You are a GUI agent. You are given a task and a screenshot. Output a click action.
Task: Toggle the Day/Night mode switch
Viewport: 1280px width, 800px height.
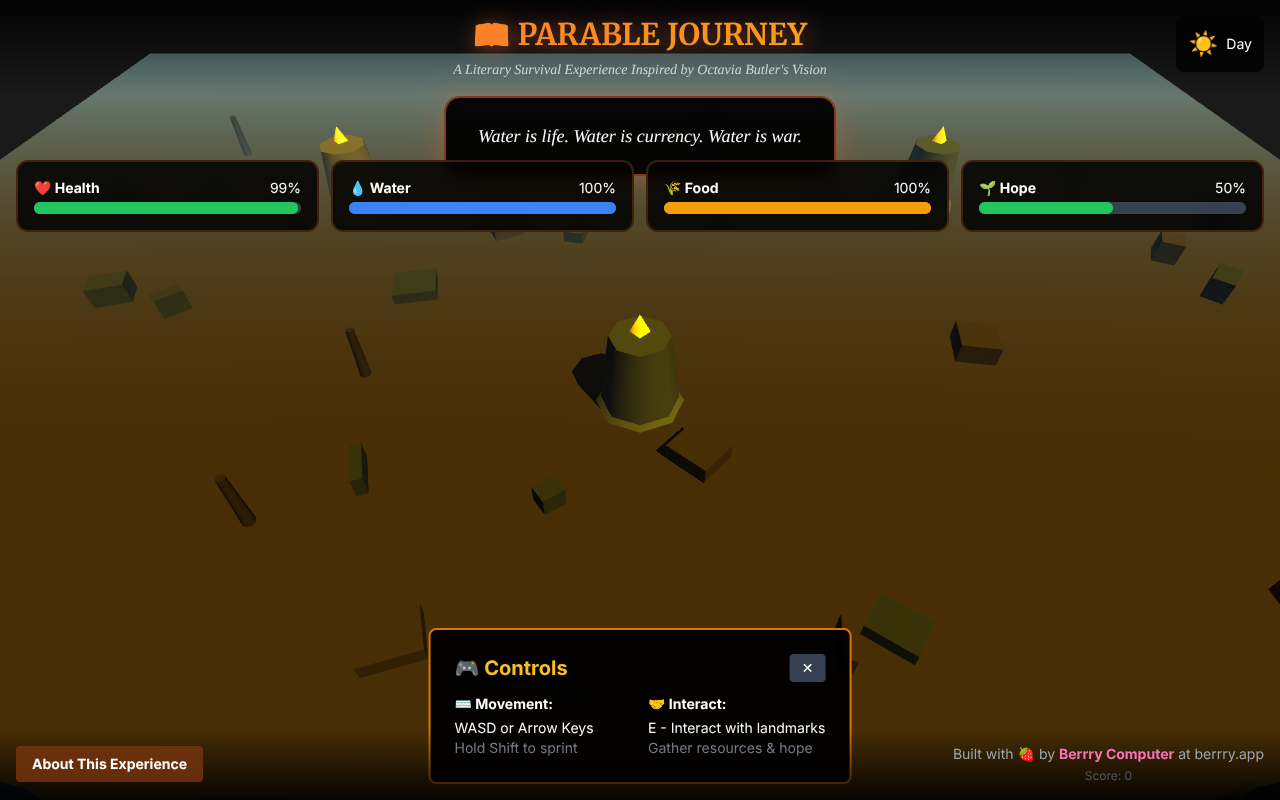click(x=1219, y=44)
